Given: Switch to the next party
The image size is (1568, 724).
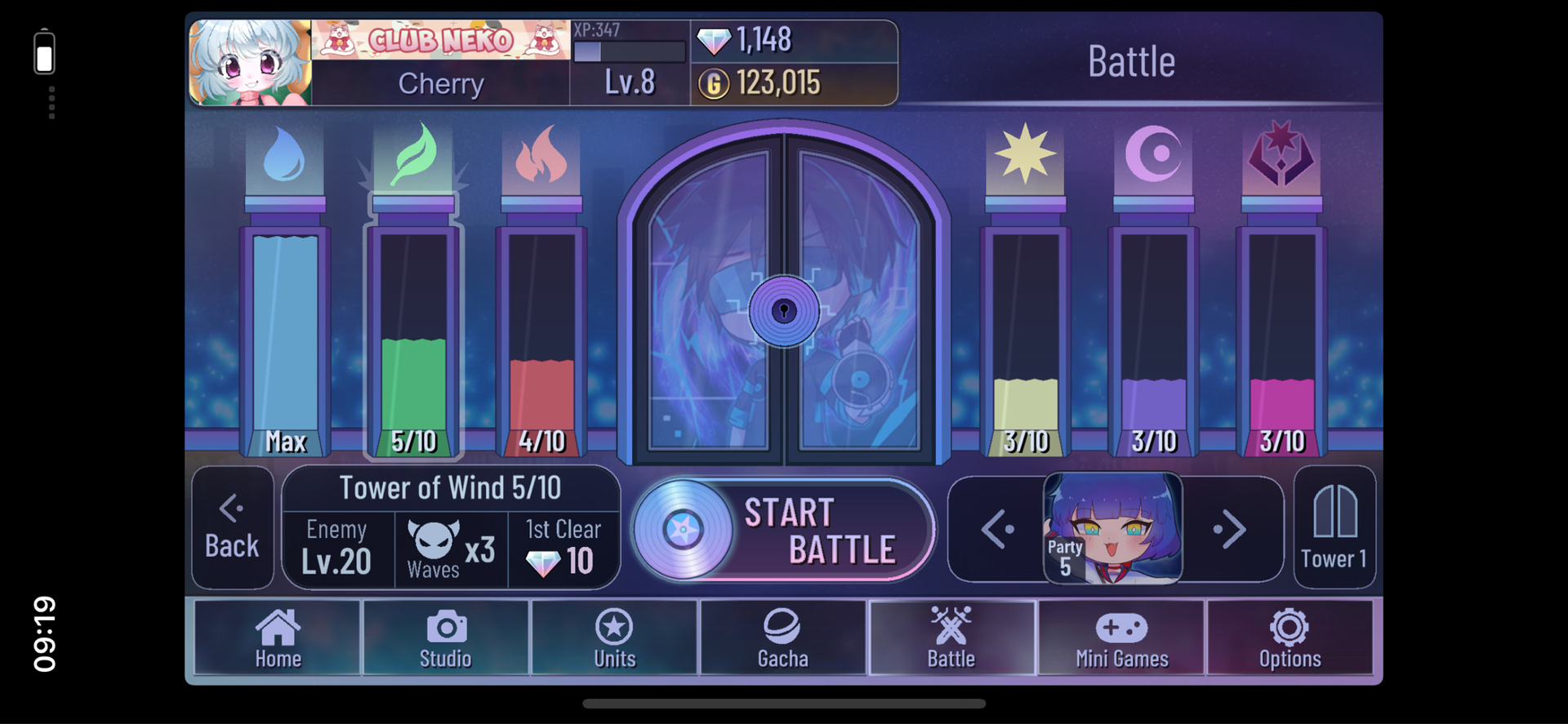Looking at the screenshot, I should point(1230,530).
